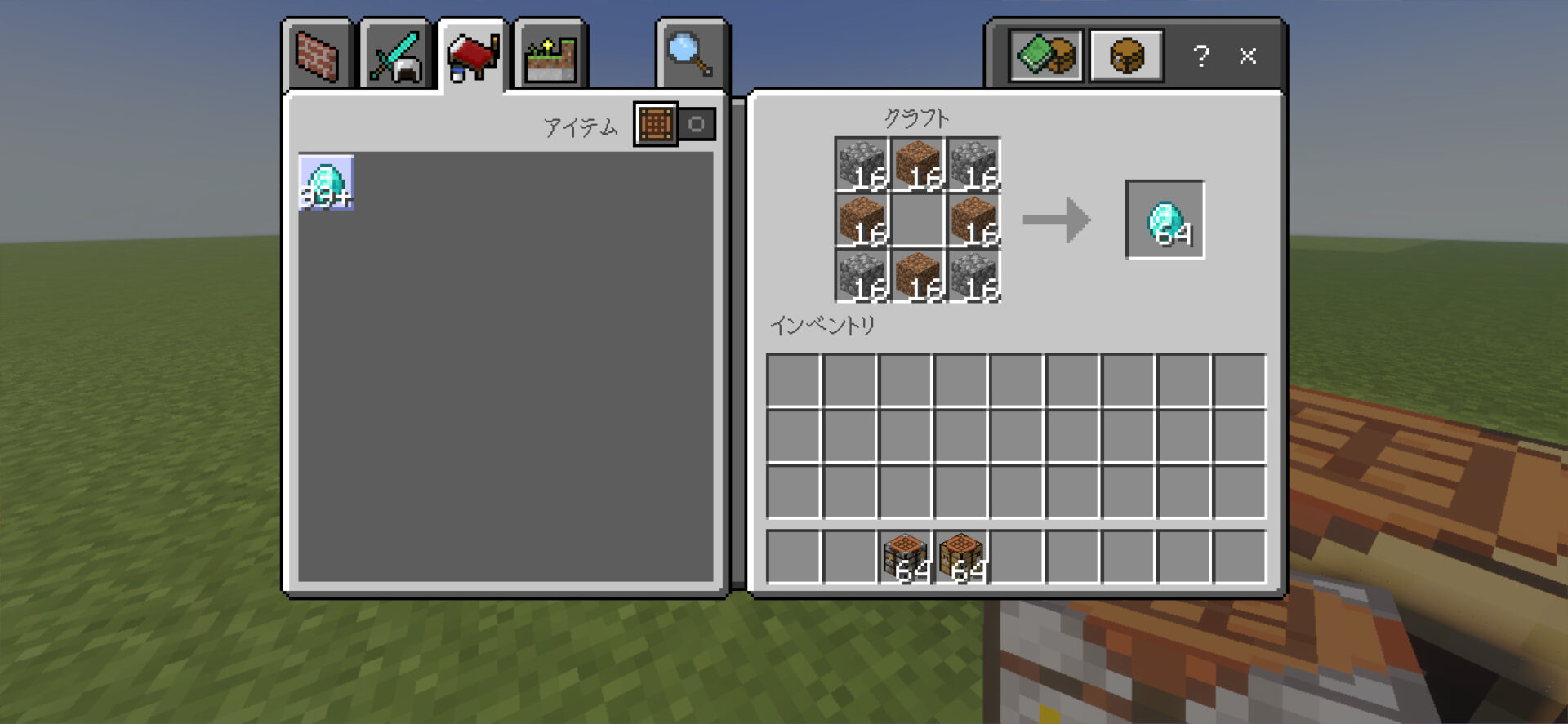Image resolution: width=1568 pixels, height=724 pixels.
Task: Switch to the inventory-only chest layout
Action: [1126, 56]
